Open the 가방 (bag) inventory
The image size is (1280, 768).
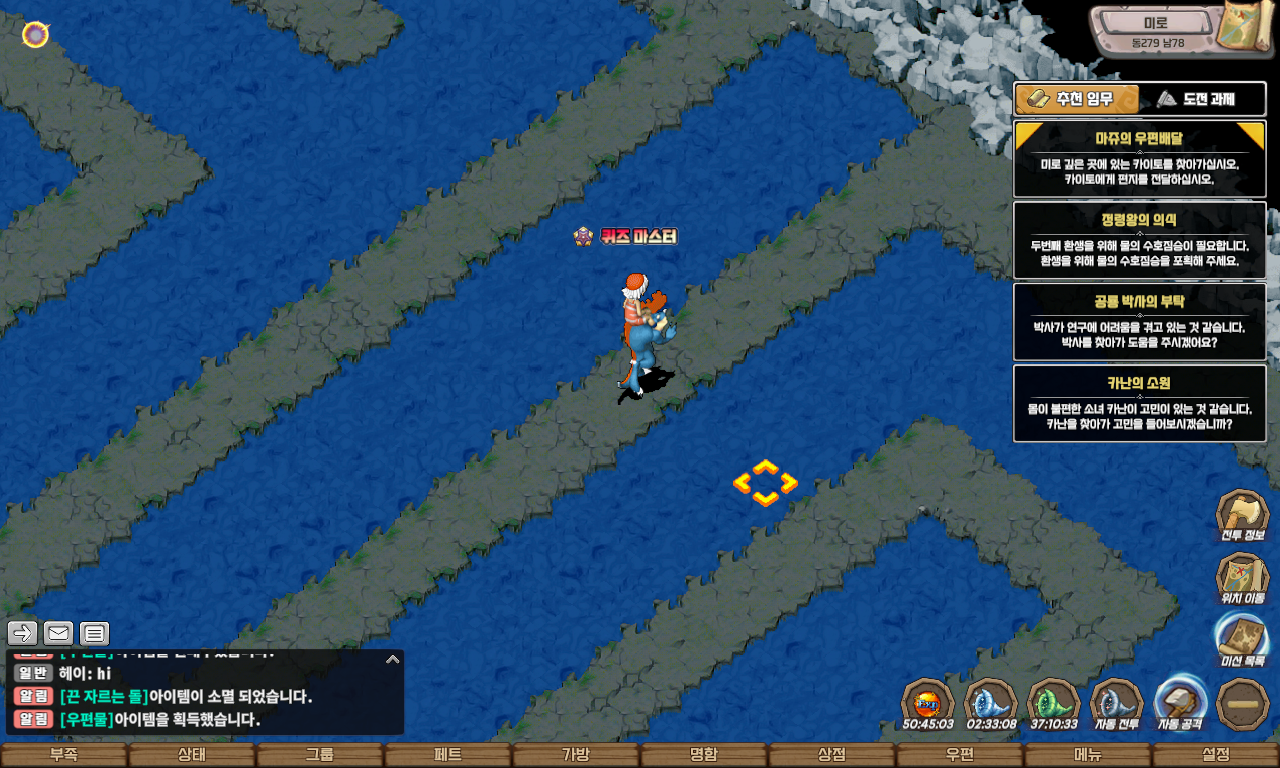[576, 755]
